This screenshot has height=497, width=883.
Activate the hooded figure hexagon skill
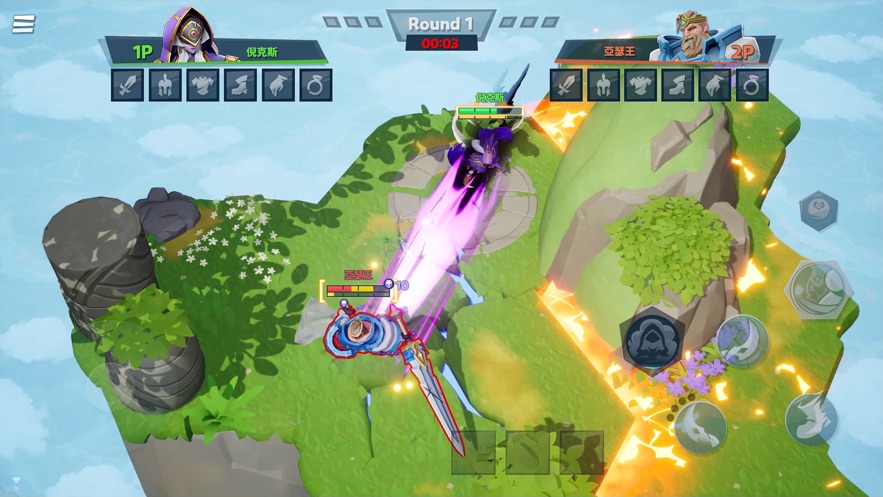coord(653,340)
